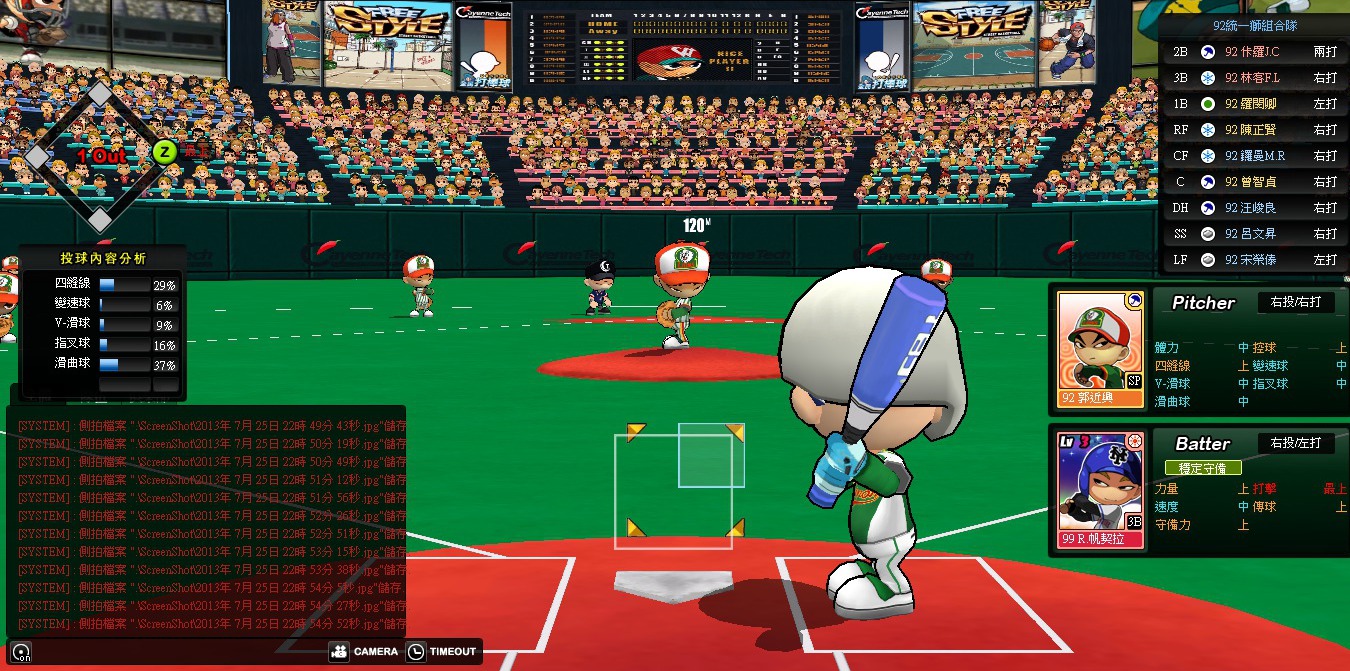Call a TIMEOUT

pyautogui.click(x=442, y=652)
